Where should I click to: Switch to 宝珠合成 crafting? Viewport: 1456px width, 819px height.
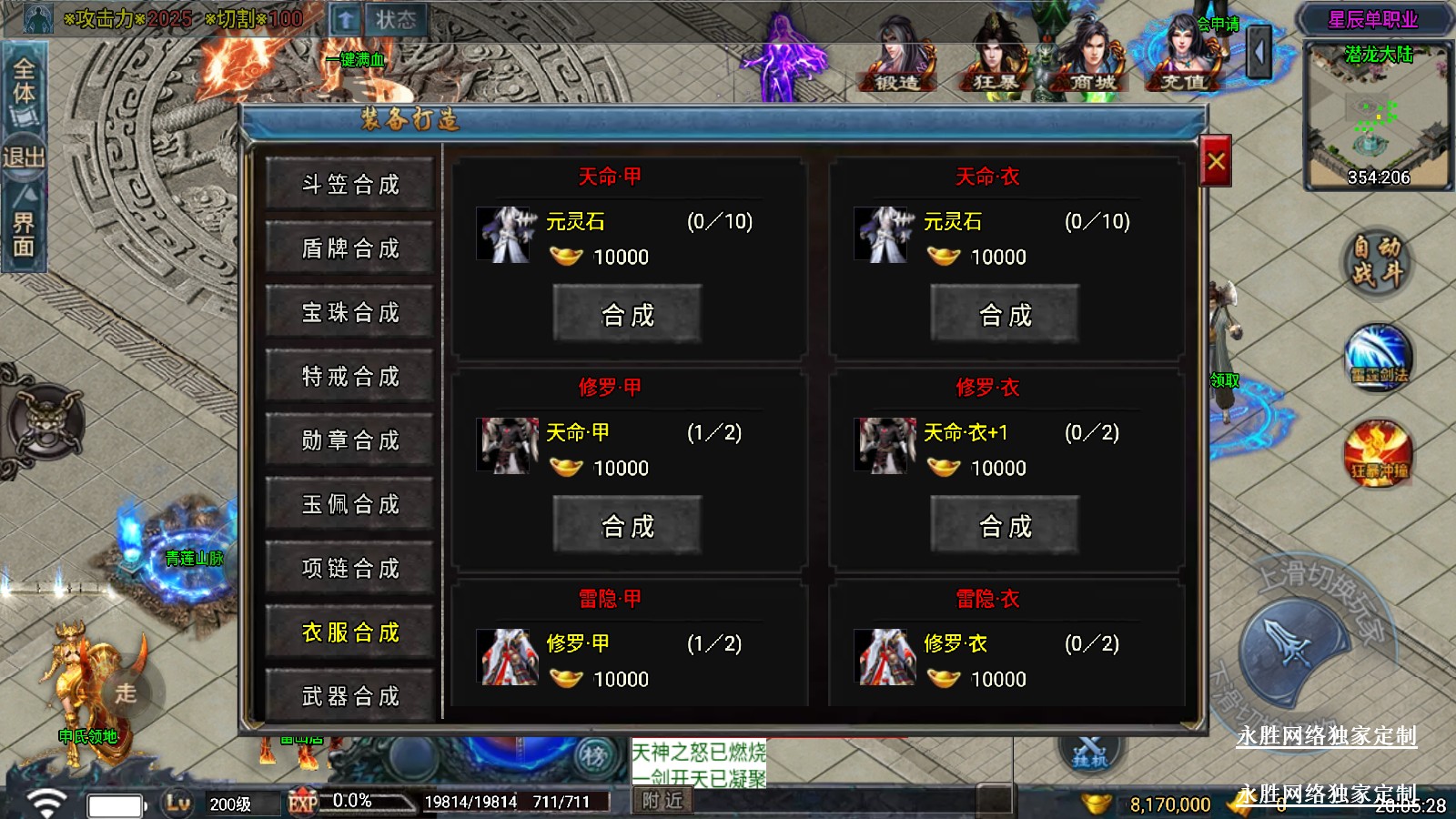pos(350,312)
